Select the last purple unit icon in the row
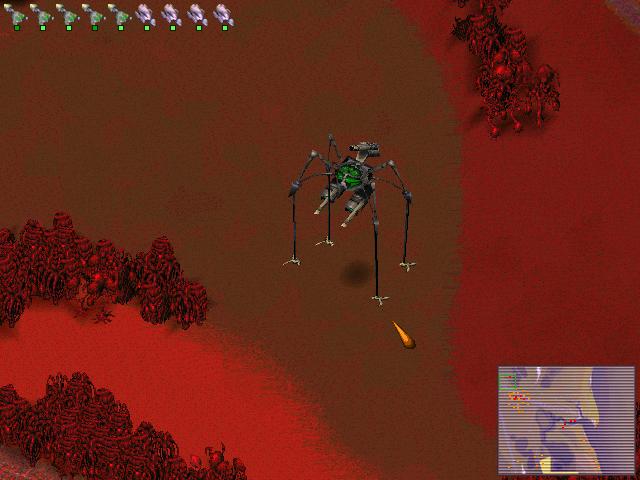 (223, 14)
